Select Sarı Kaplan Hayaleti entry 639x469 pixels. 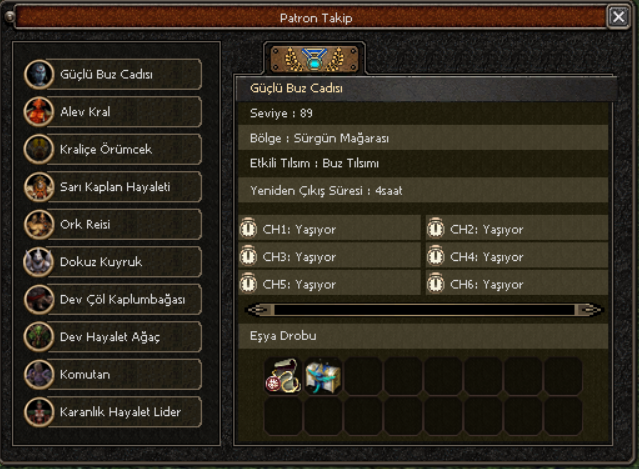pos(113,187)
